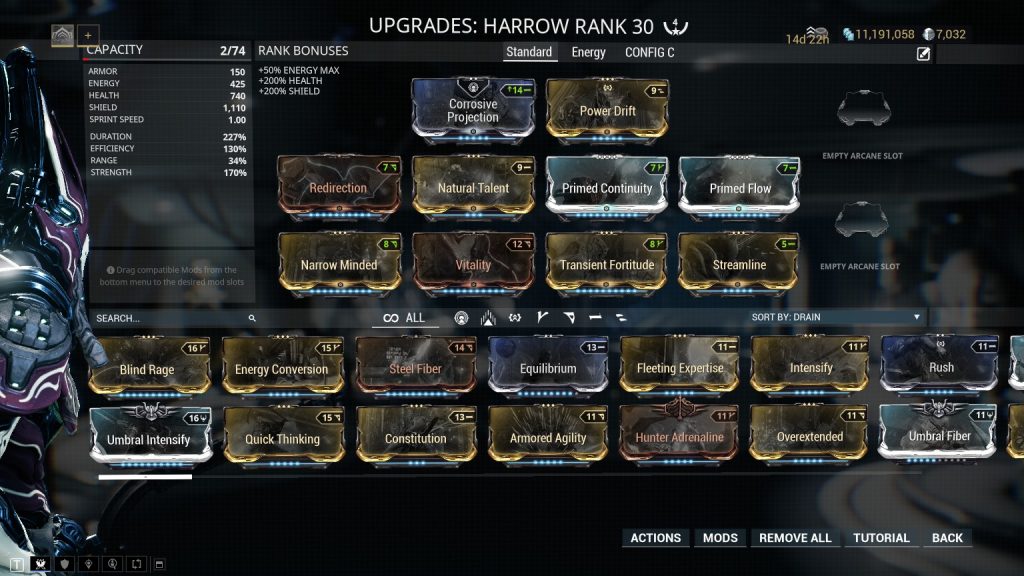Click the rename config edit icon

[x=923, y=54]
